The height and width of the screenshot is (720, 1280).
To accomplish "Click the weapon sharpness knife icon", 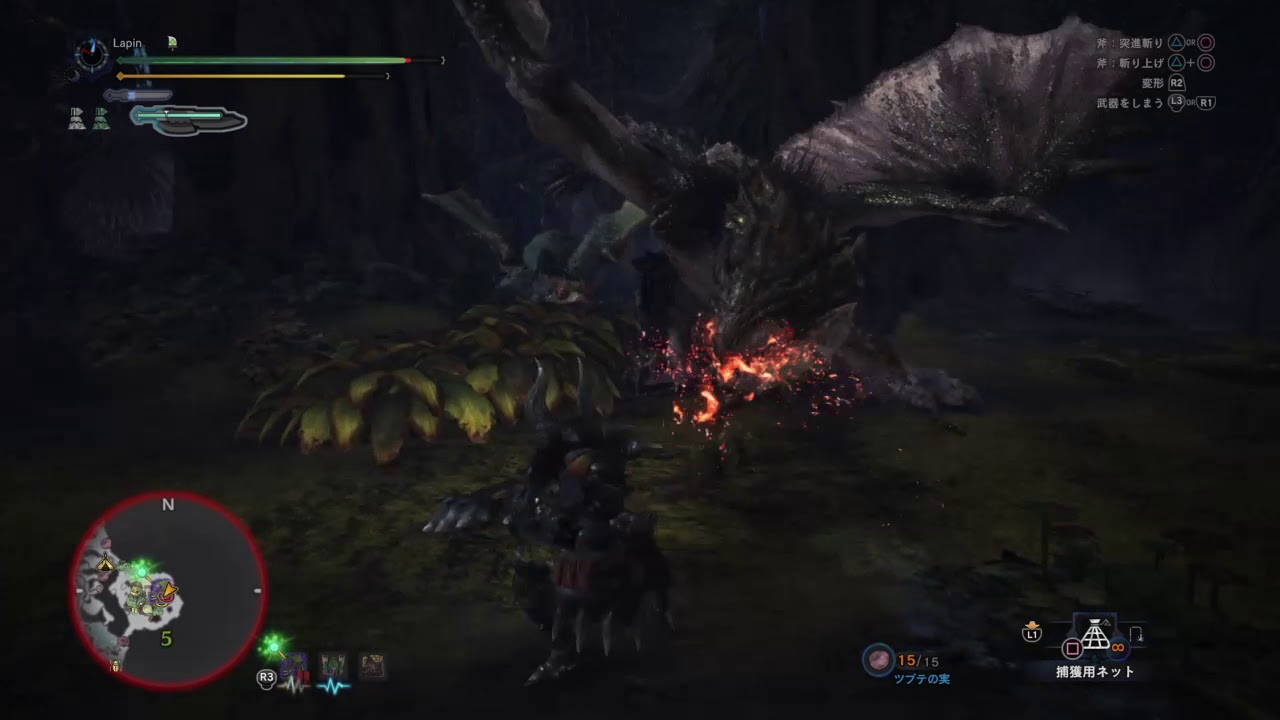I will [138, 94].
